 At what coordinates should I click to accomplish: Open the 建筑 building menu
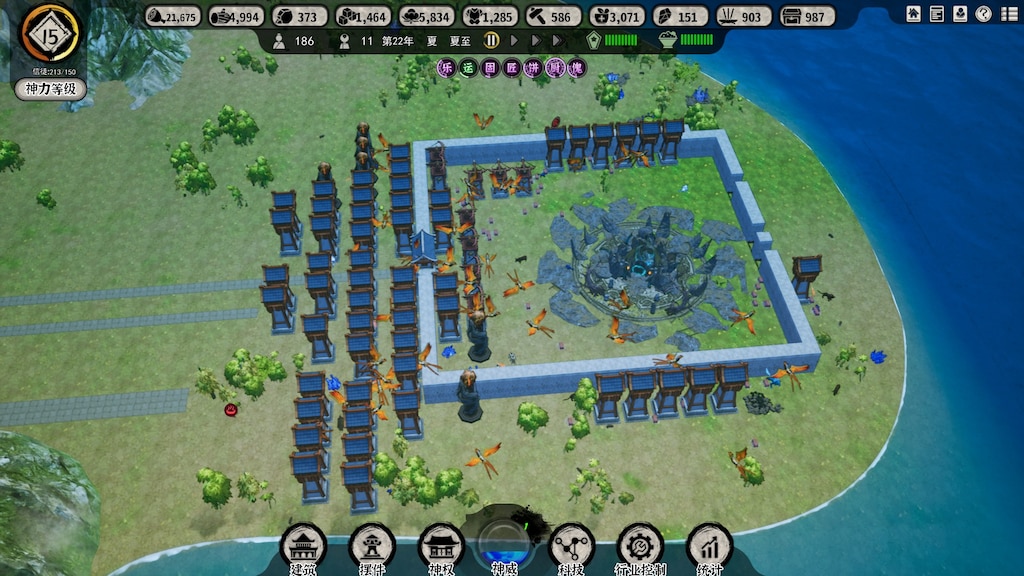(303, 546)
